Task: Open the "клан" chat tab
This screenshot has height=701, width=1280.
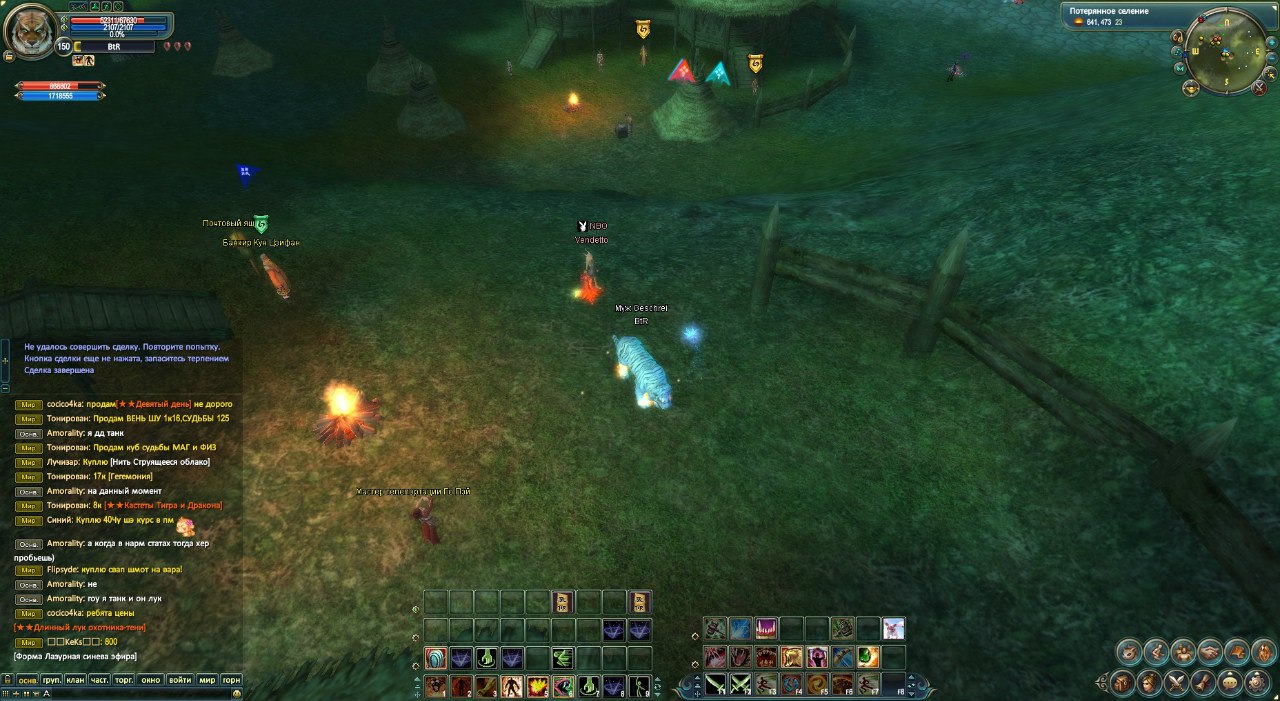Action: (x=76, y=680)
